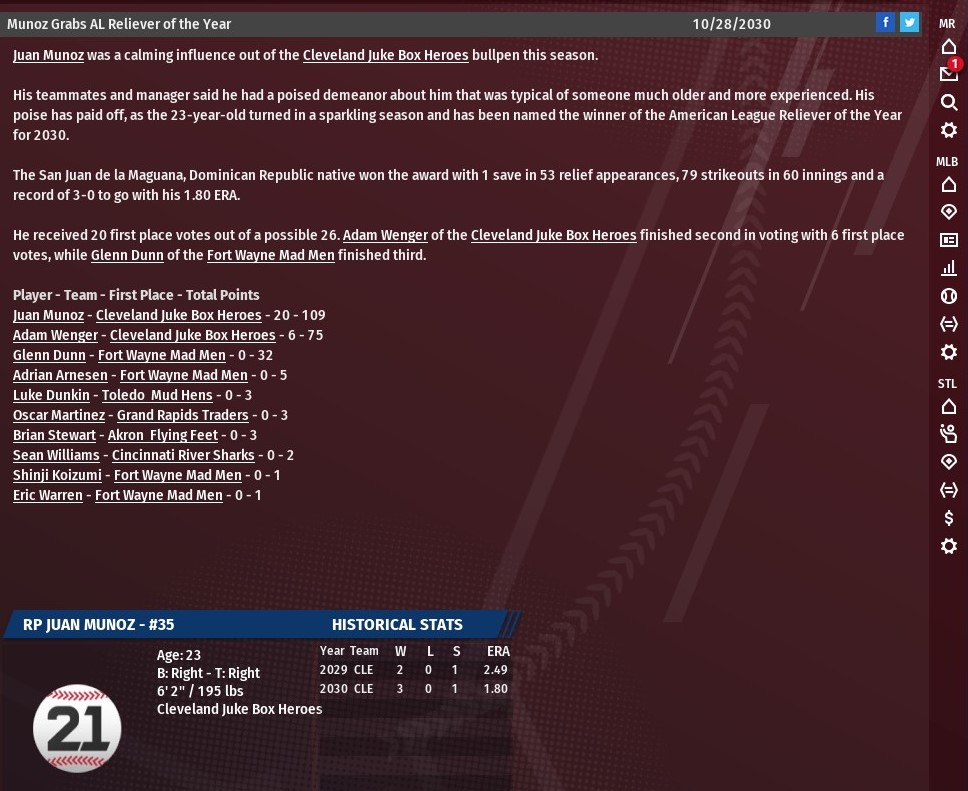Open the newspaper icon in the MLB section
Image resolution: width=968 pixels, height=791 pixels.
point(949,240)
